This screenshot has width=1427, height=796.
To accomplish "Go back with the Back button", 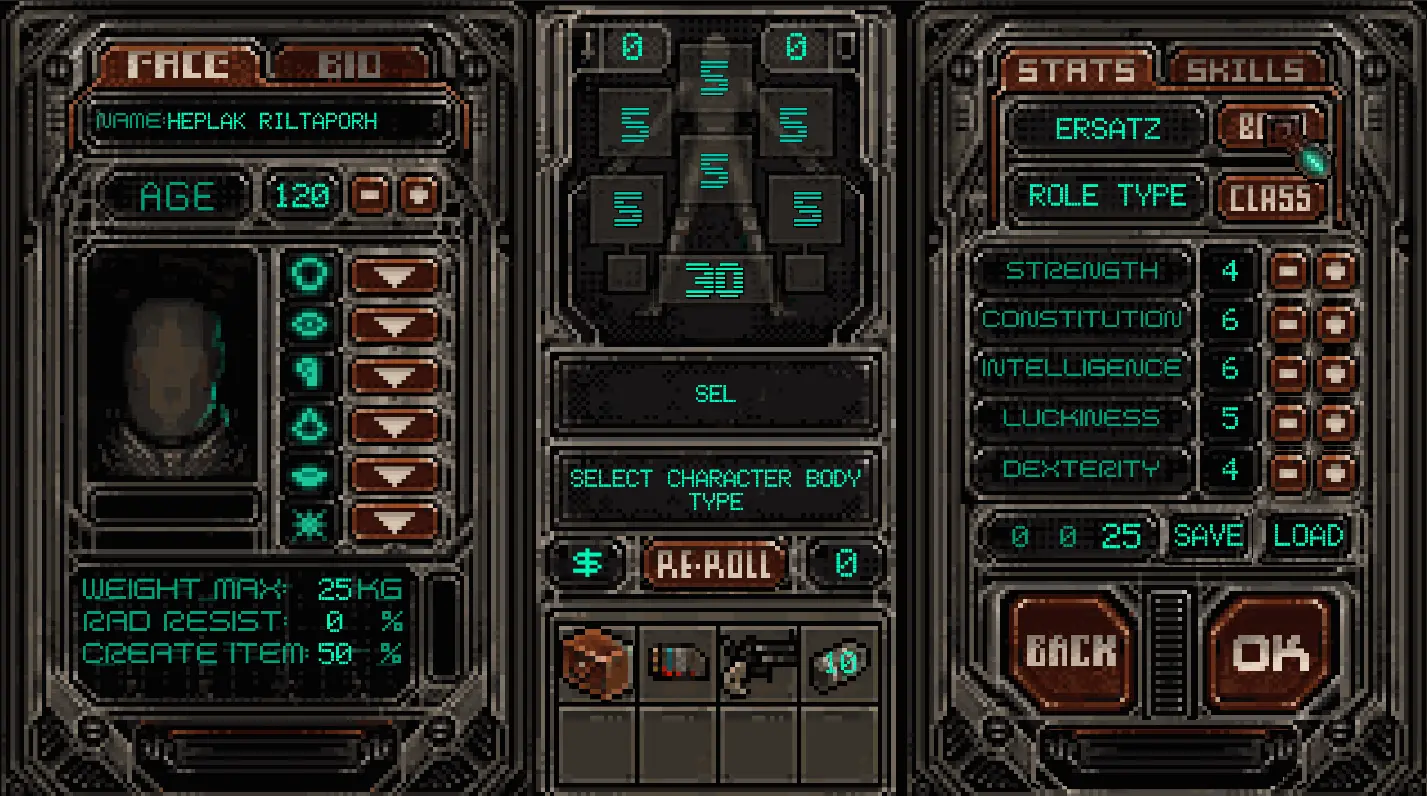I will click(1070, 653).
